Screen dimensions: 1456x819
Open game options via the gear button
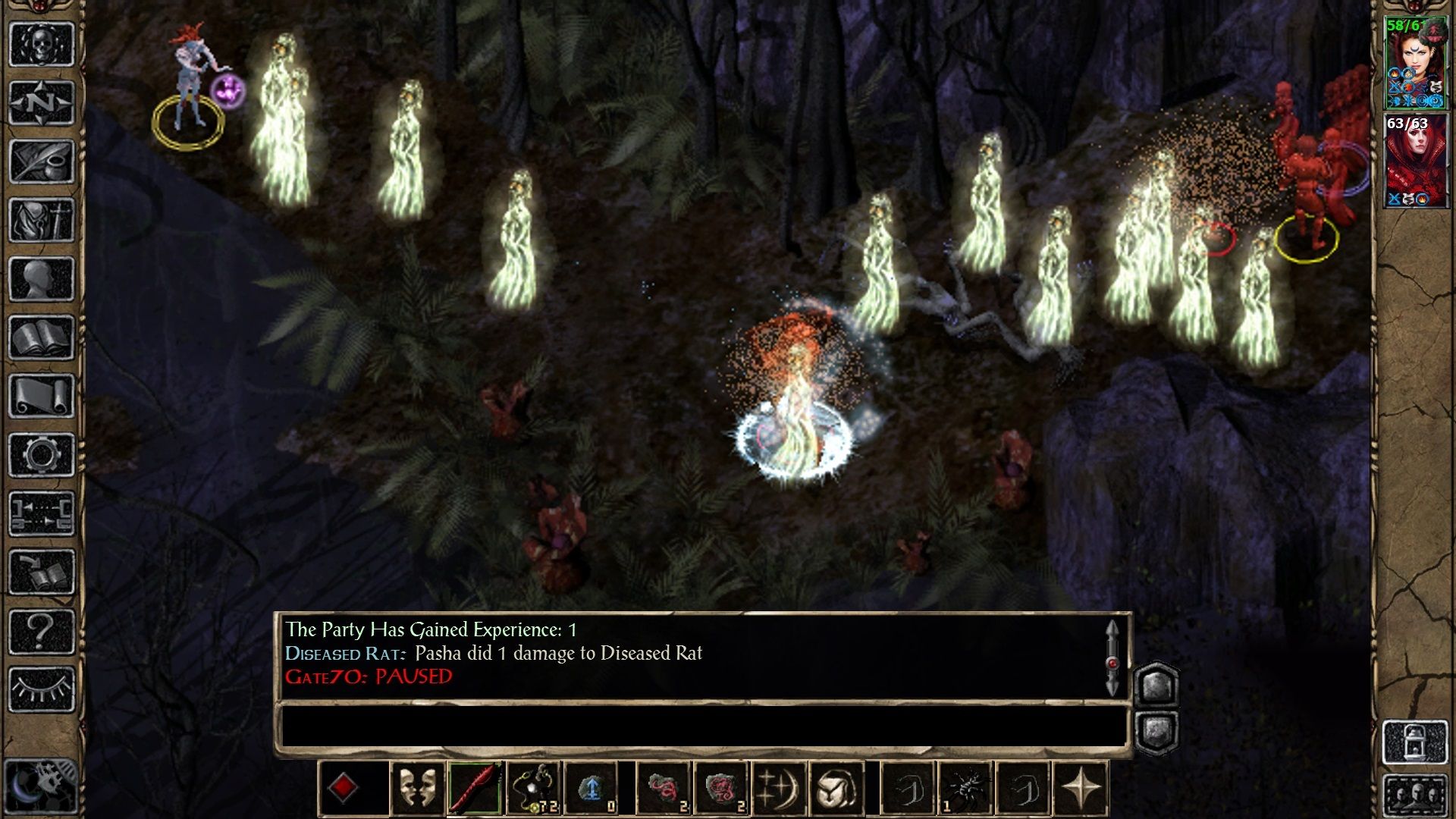(41, 455)
